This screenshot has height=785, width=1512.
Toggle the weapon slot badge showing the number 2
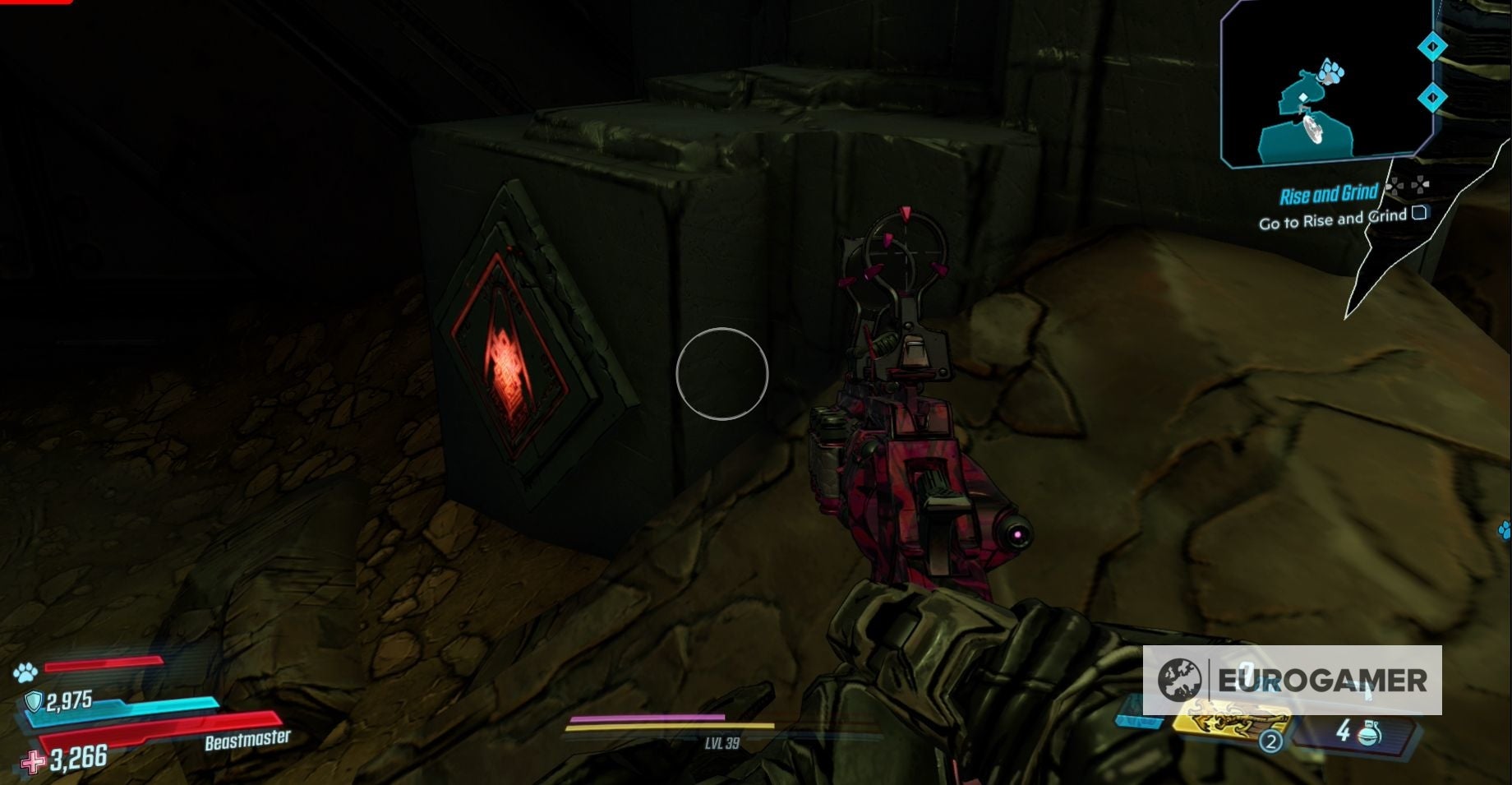point(1270,741)
